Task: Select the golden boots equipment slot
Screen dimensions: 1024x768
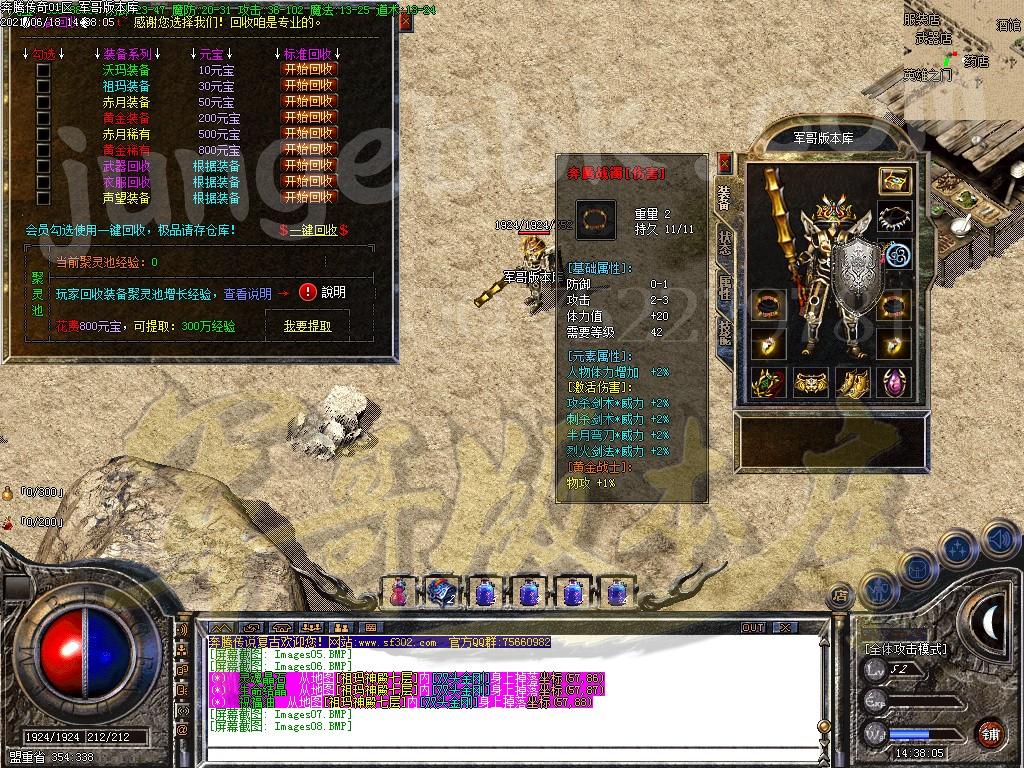Action: coord(852,382)
